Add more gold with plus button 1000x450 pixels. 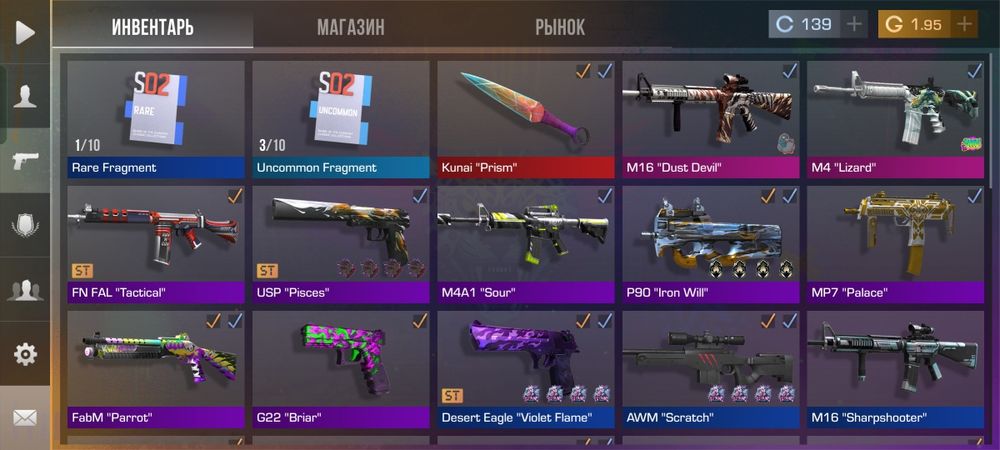(964, 24)
